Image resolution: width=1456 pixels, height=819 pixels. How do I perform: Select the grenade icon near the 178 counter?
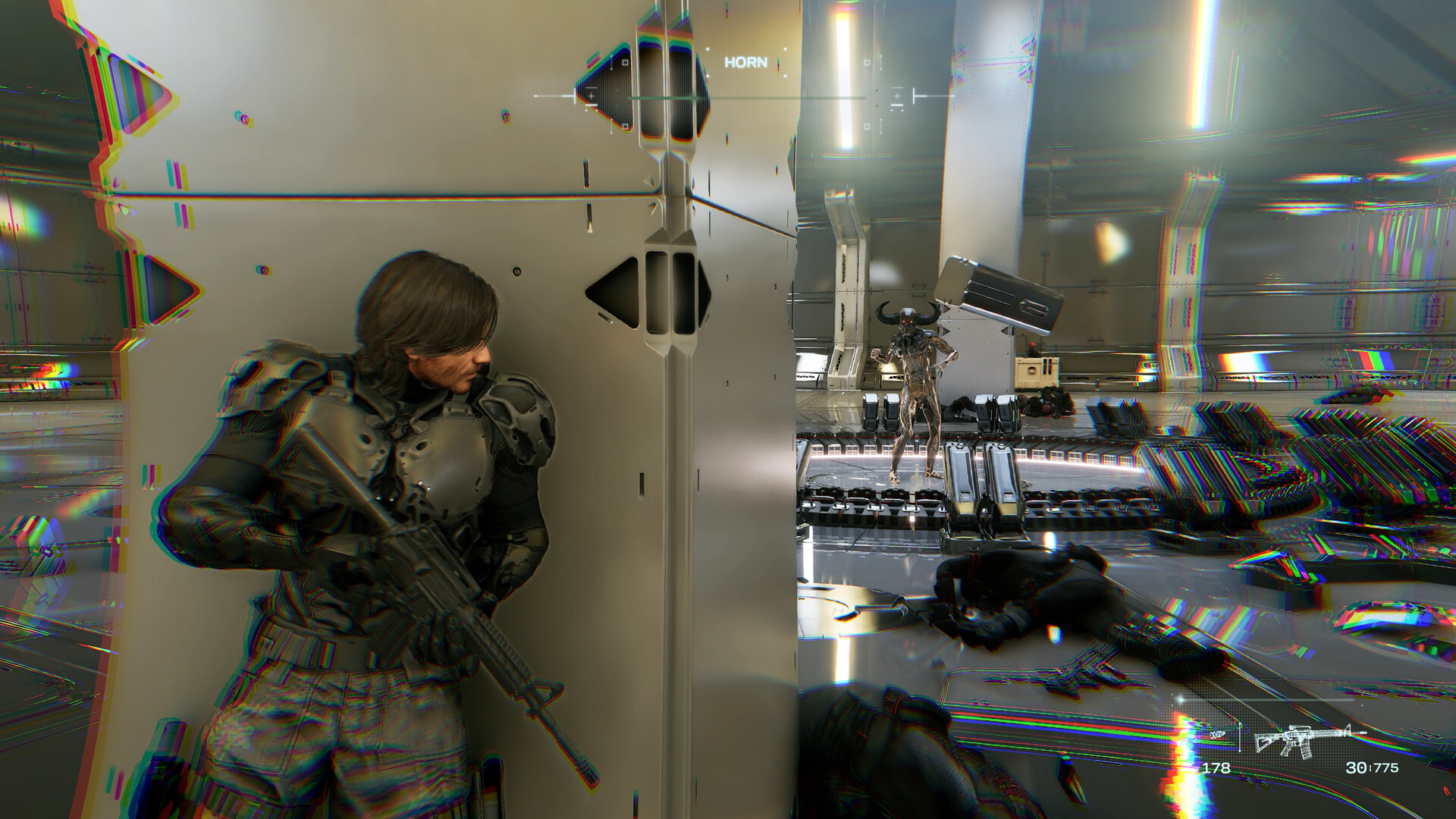tap(1218, 736)
